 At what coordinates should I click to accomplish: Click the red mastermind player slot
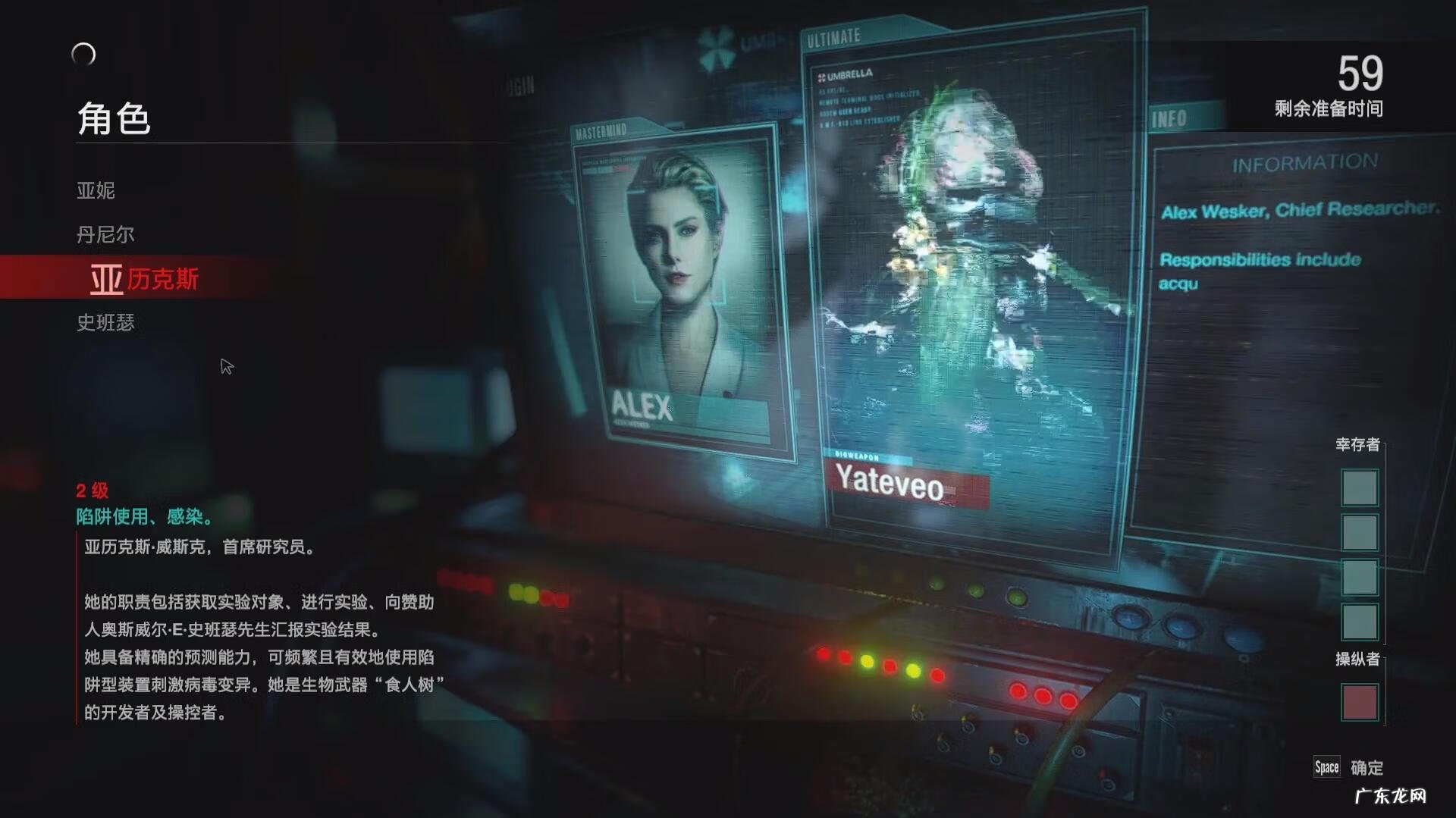tap(1359, 701)
